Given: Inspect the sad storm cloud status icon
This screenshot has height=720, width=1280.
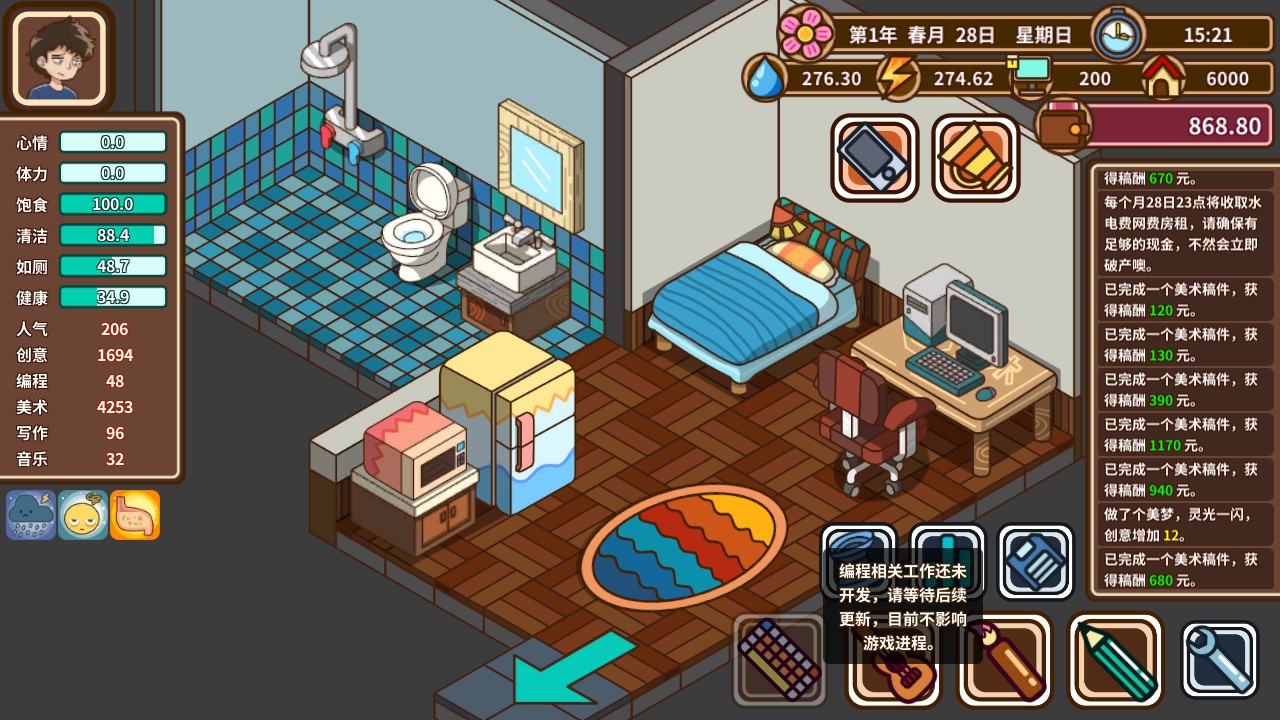Looking at the screenshot, I should pos(31,515).
